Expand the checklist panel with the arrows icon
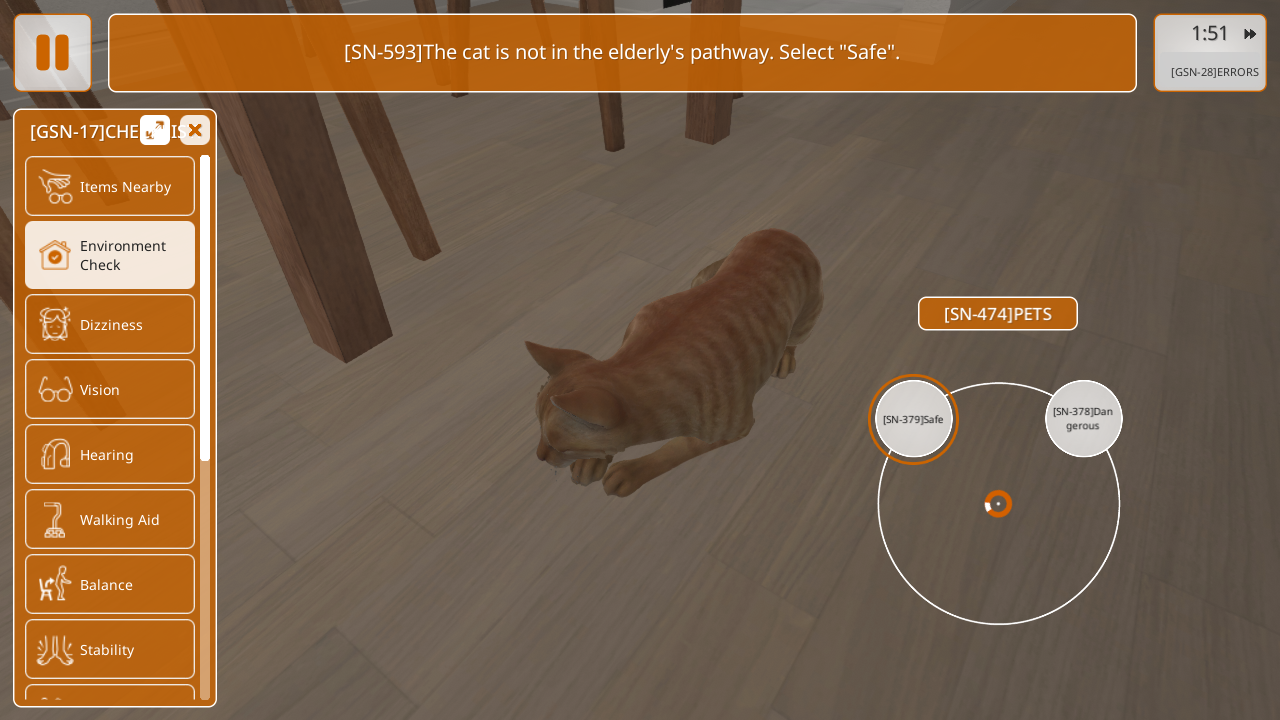Image resolution: width=1280 pixels, height=720 pixels. [x=155, y=130]
